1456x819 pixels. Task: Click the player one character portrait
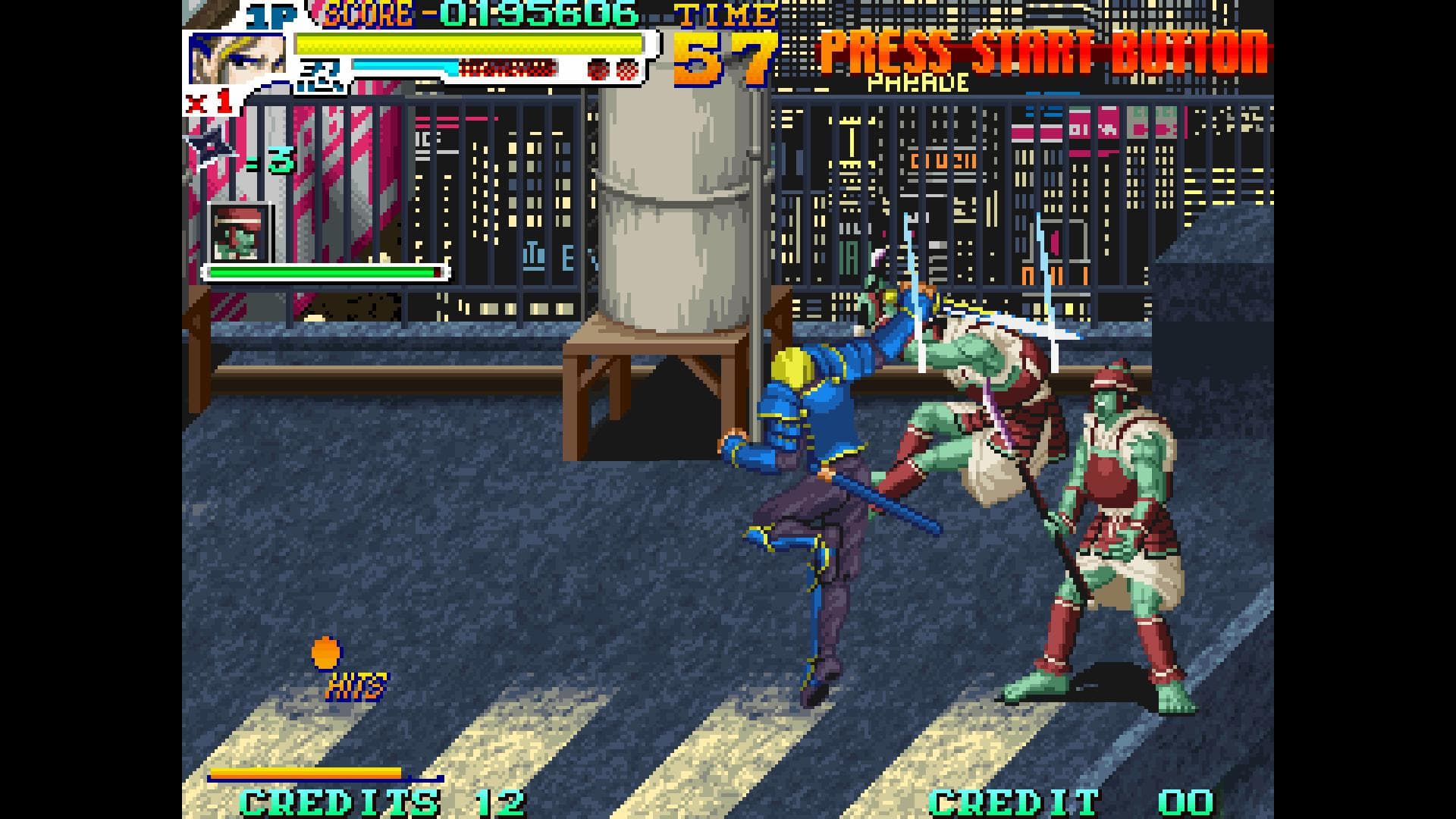(237, 58)
